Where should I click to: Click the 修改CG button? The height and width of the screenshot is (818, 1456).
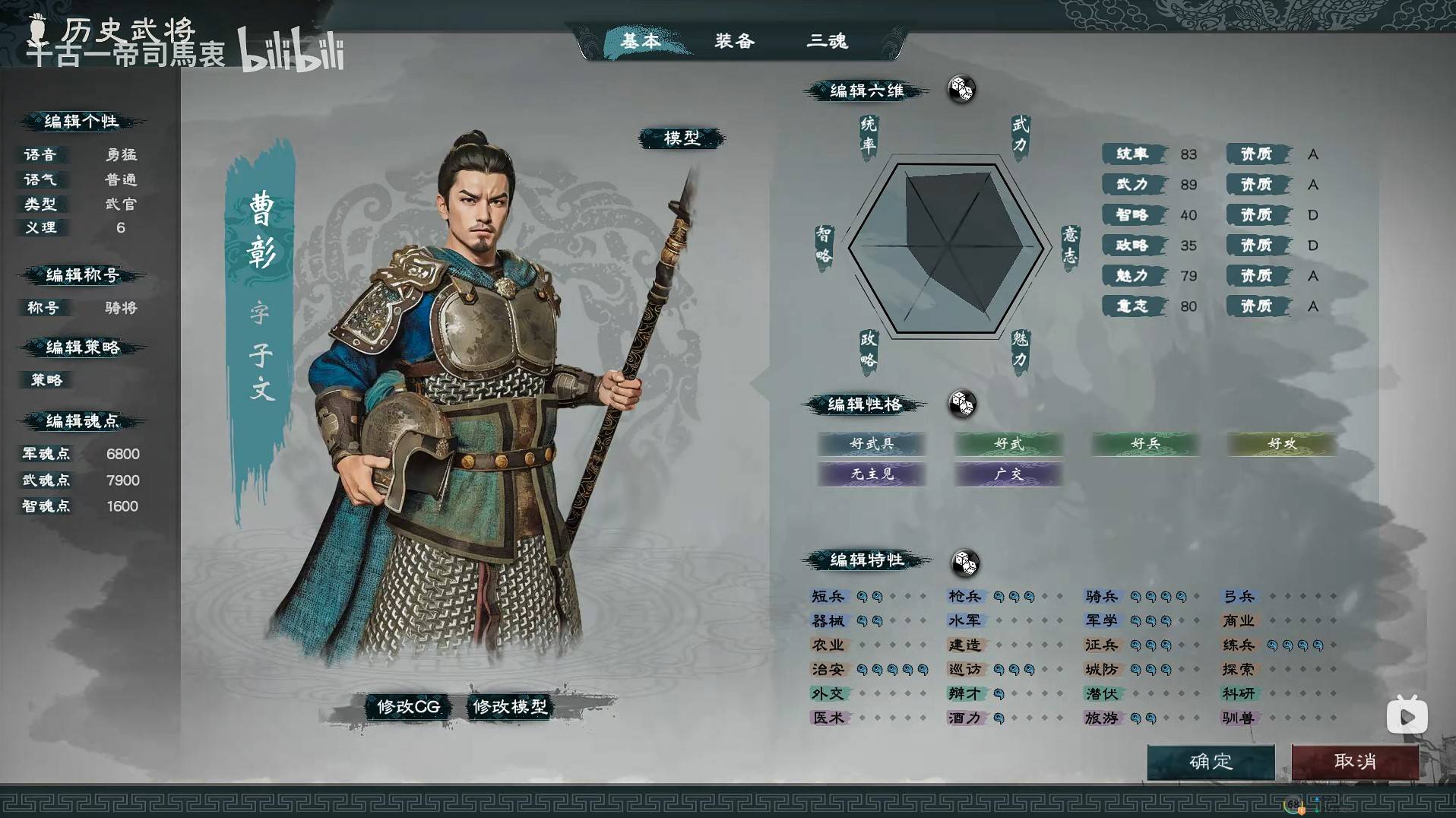tap(407, 706)
